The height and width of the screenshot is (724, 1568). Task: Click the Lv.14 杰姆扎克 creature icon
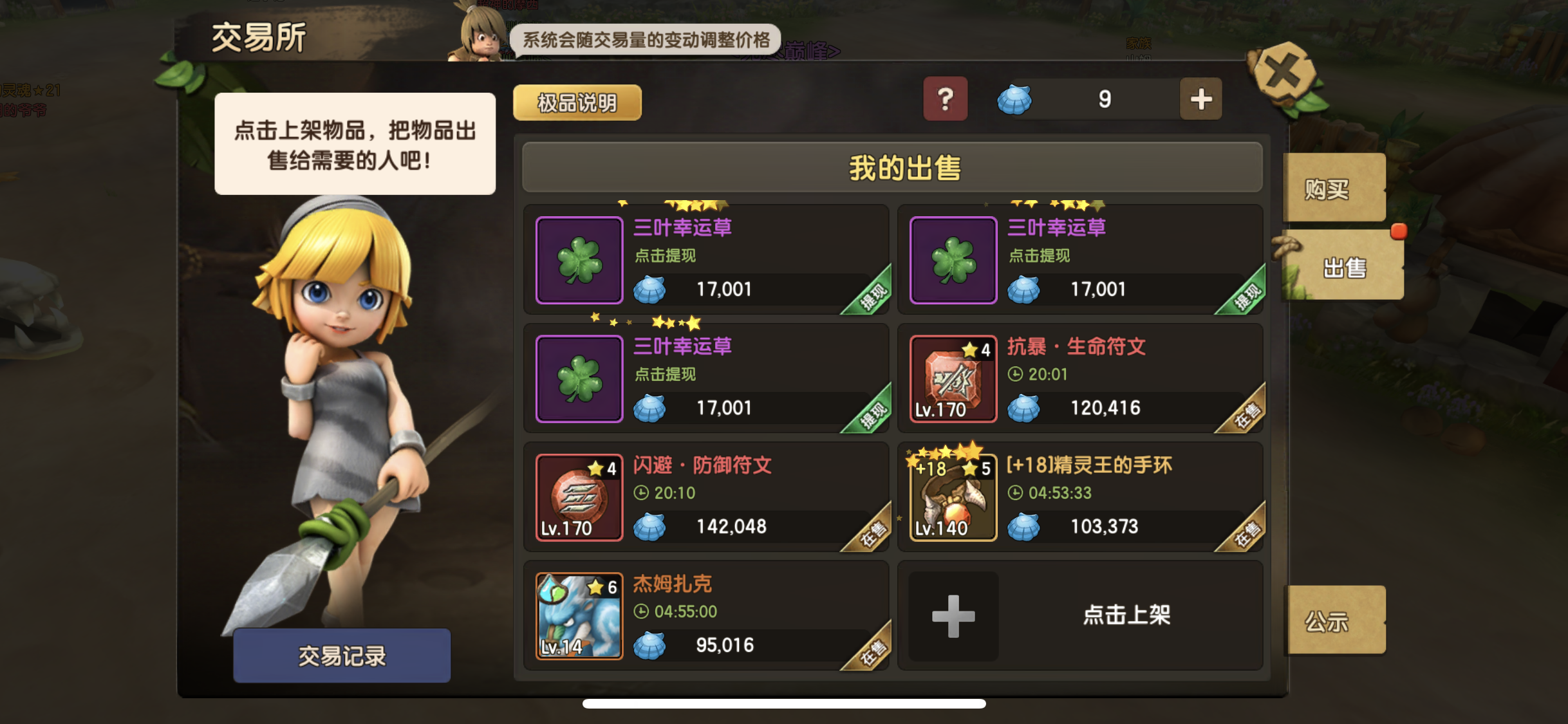(x=578, y=615)
